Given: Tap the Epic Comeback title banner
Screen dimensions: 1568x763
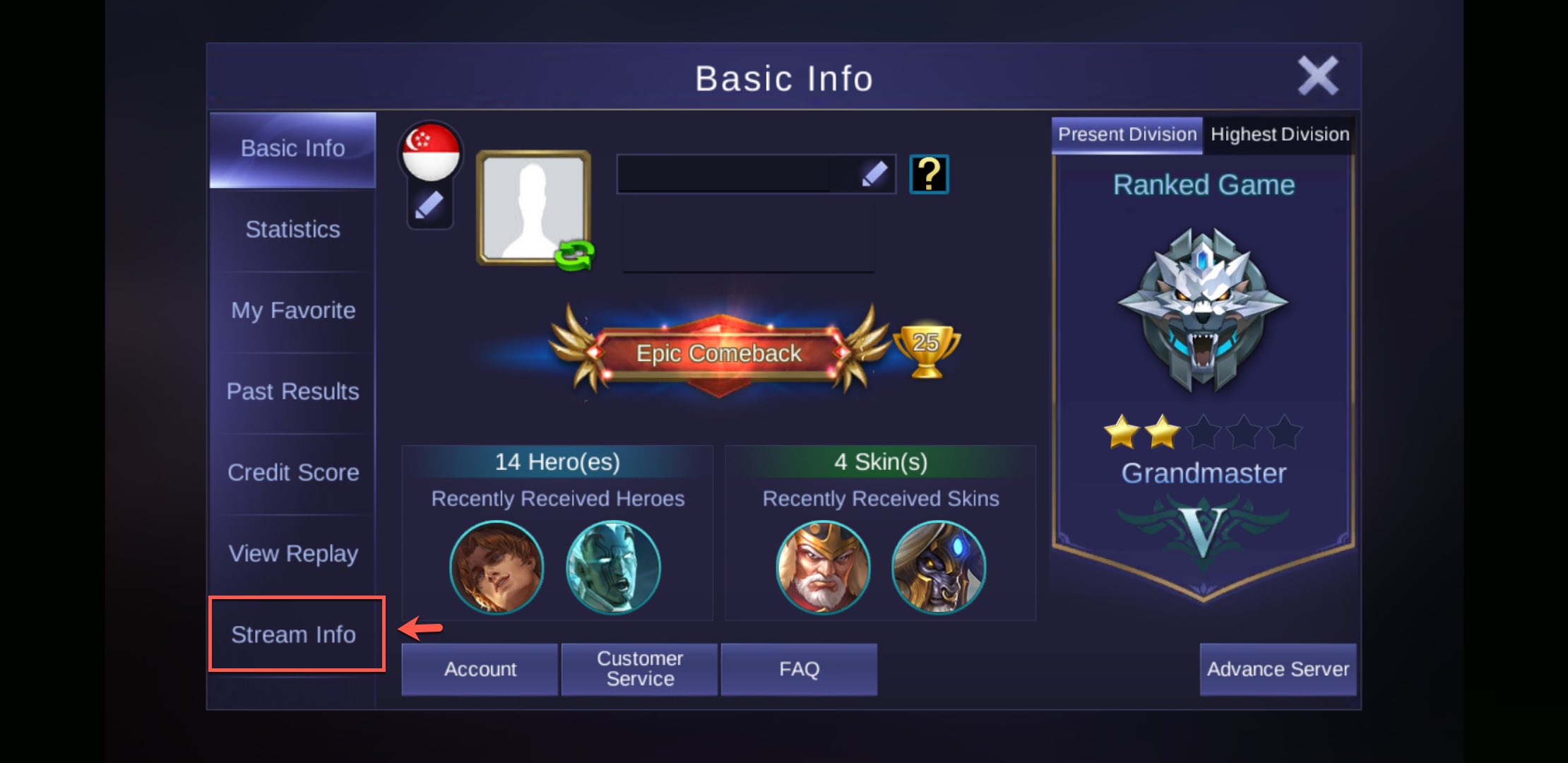Looking at the screenshot, I should click(719, 353).
